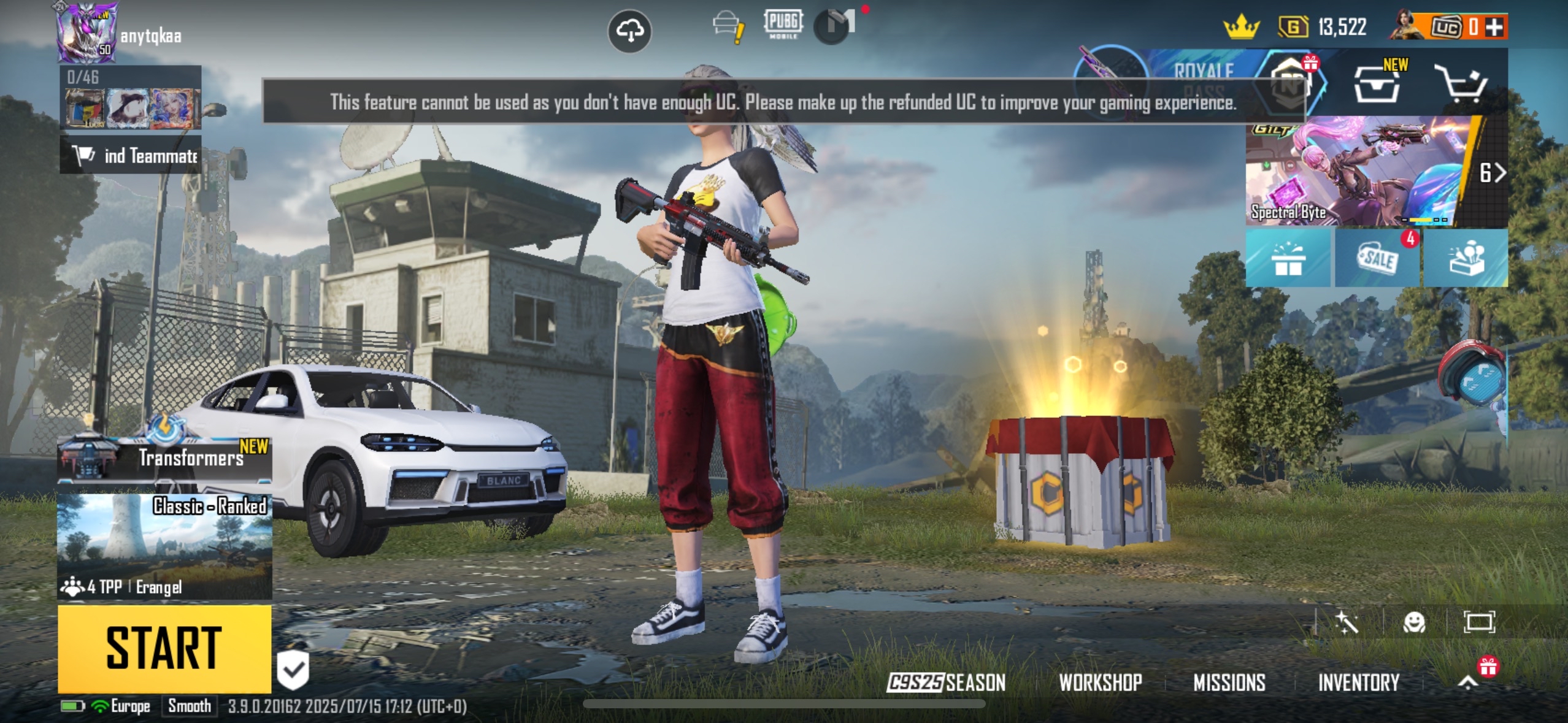Start the match with the yellow START button
The width and height of the screenshot is (1568, 723).
coord(164,648)
